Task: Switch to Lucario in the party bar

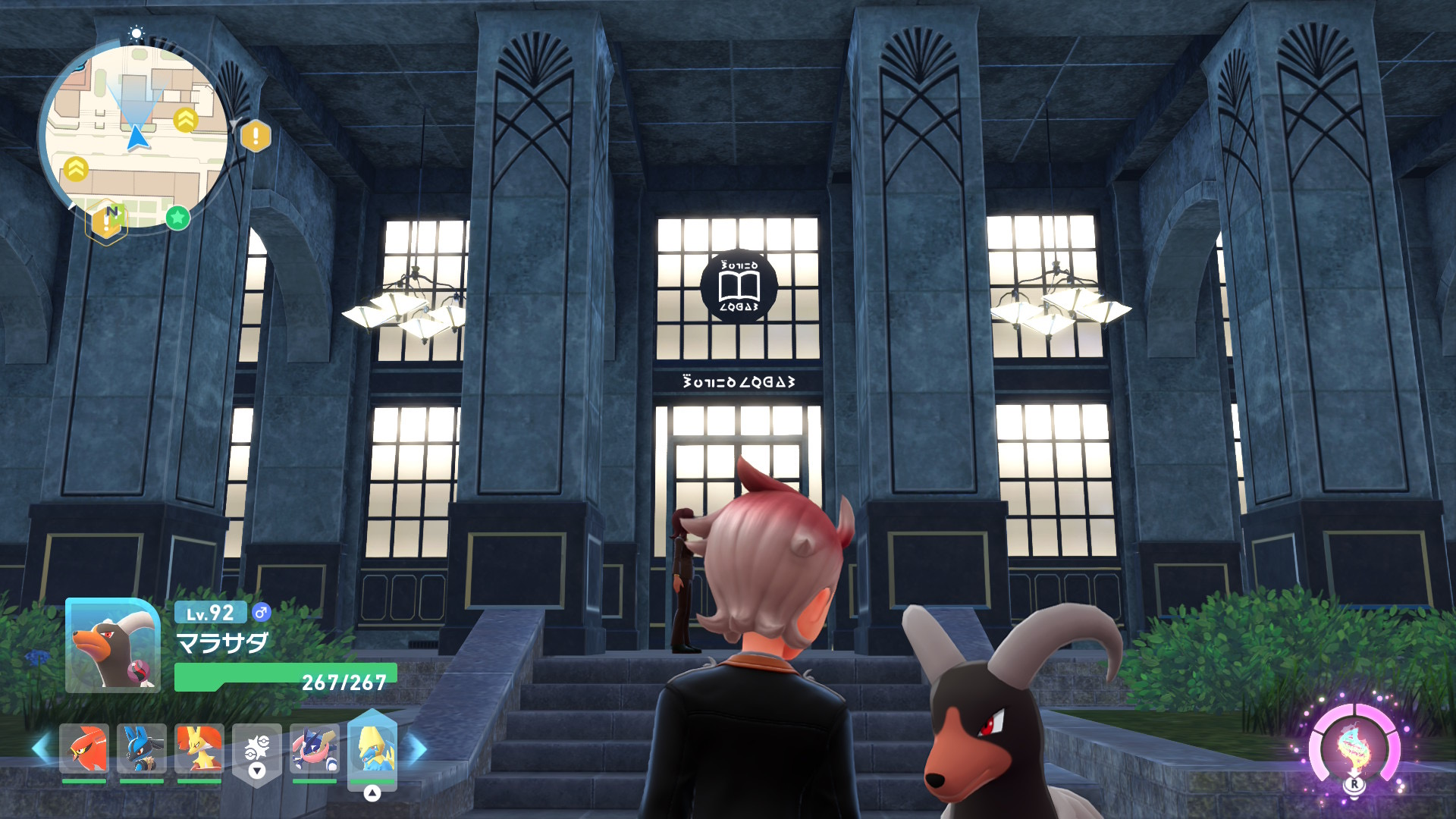Action: [142, 748]
